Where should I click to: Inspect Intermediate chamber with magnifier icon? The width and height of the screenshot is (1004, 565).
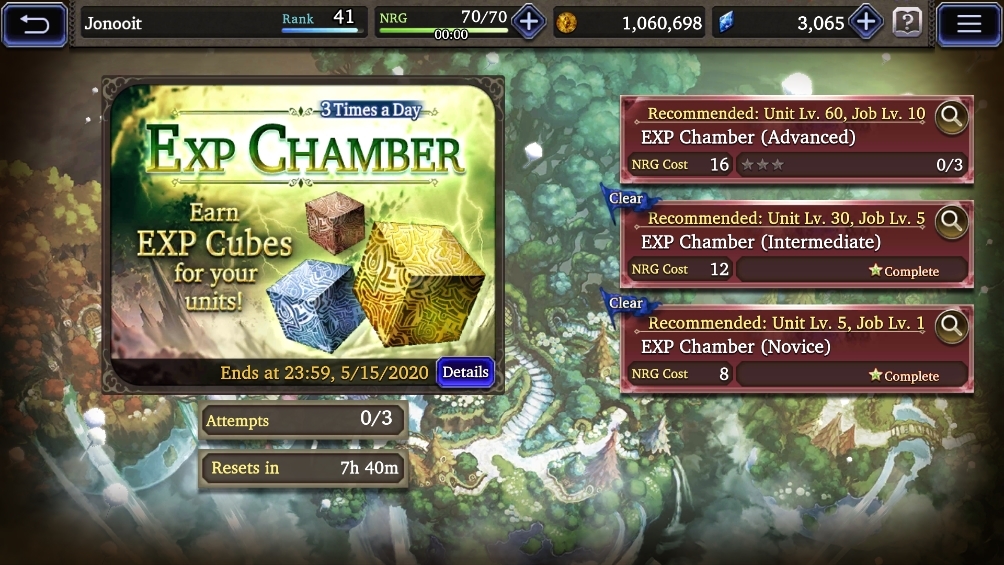click(x=951, y=222)
